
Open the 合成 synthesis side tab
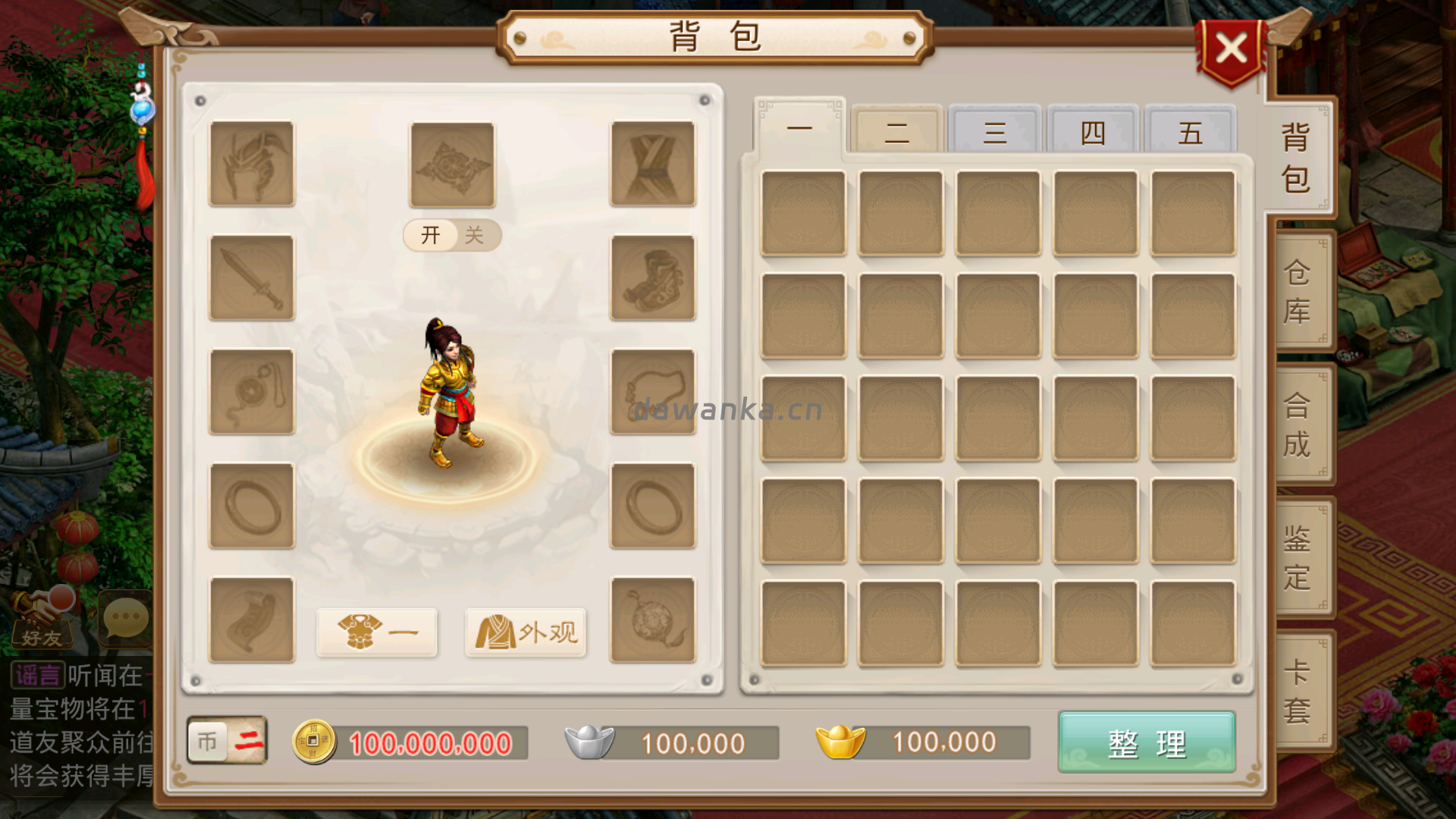tap(1298, 425)
